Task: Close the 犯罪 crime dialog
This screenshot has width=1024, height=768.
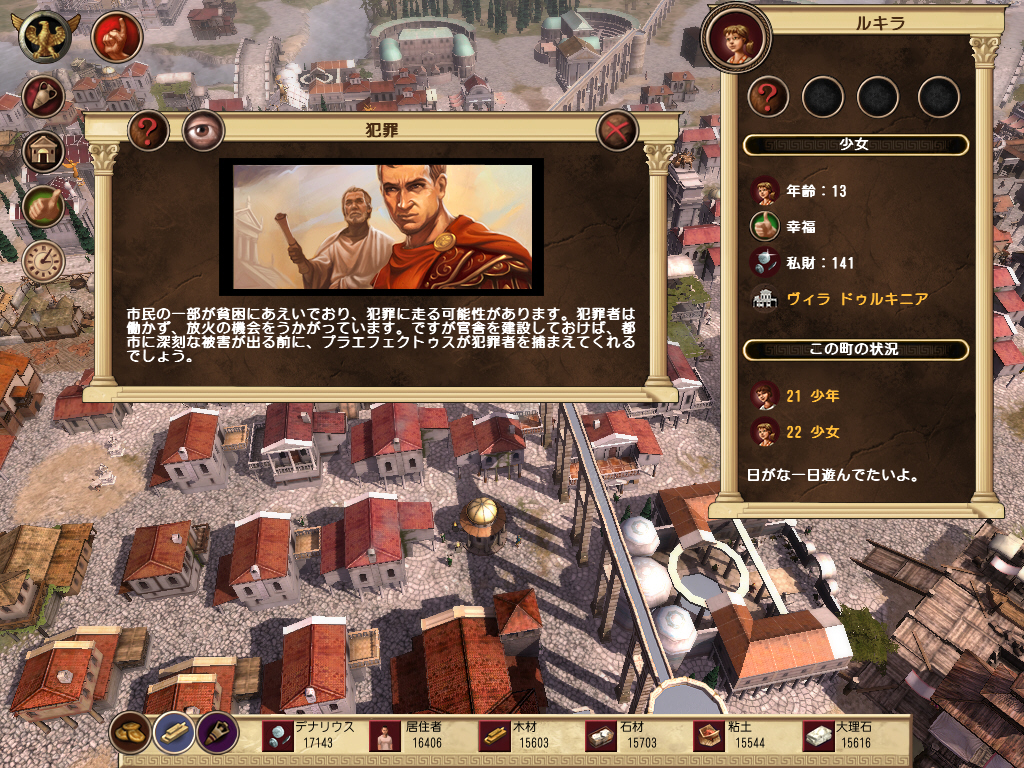Action: (x=617, y=130)
